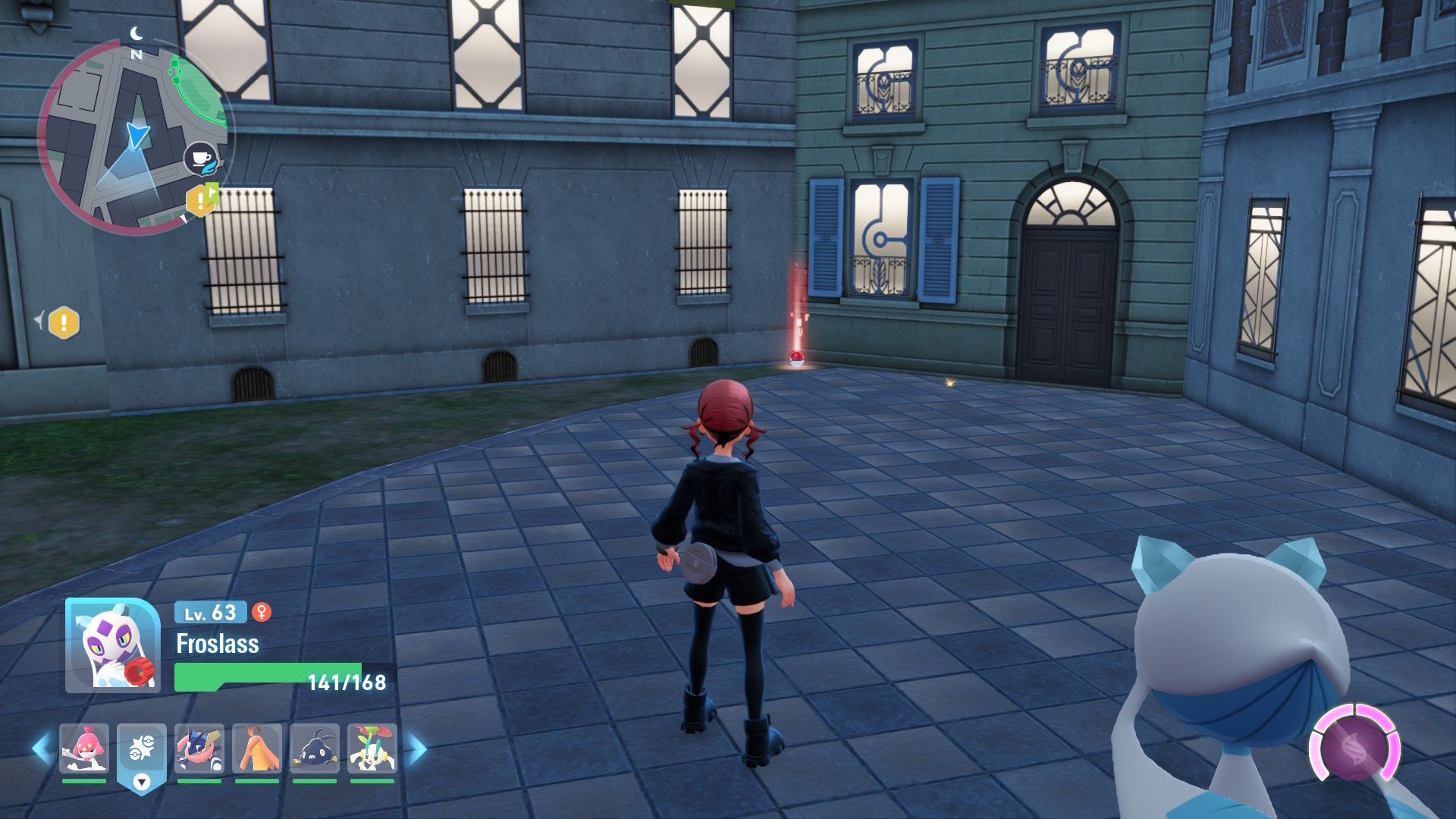The image size is (1456, 819).
Task: Click the Lv. 63 badge
Action: (209, 613)
